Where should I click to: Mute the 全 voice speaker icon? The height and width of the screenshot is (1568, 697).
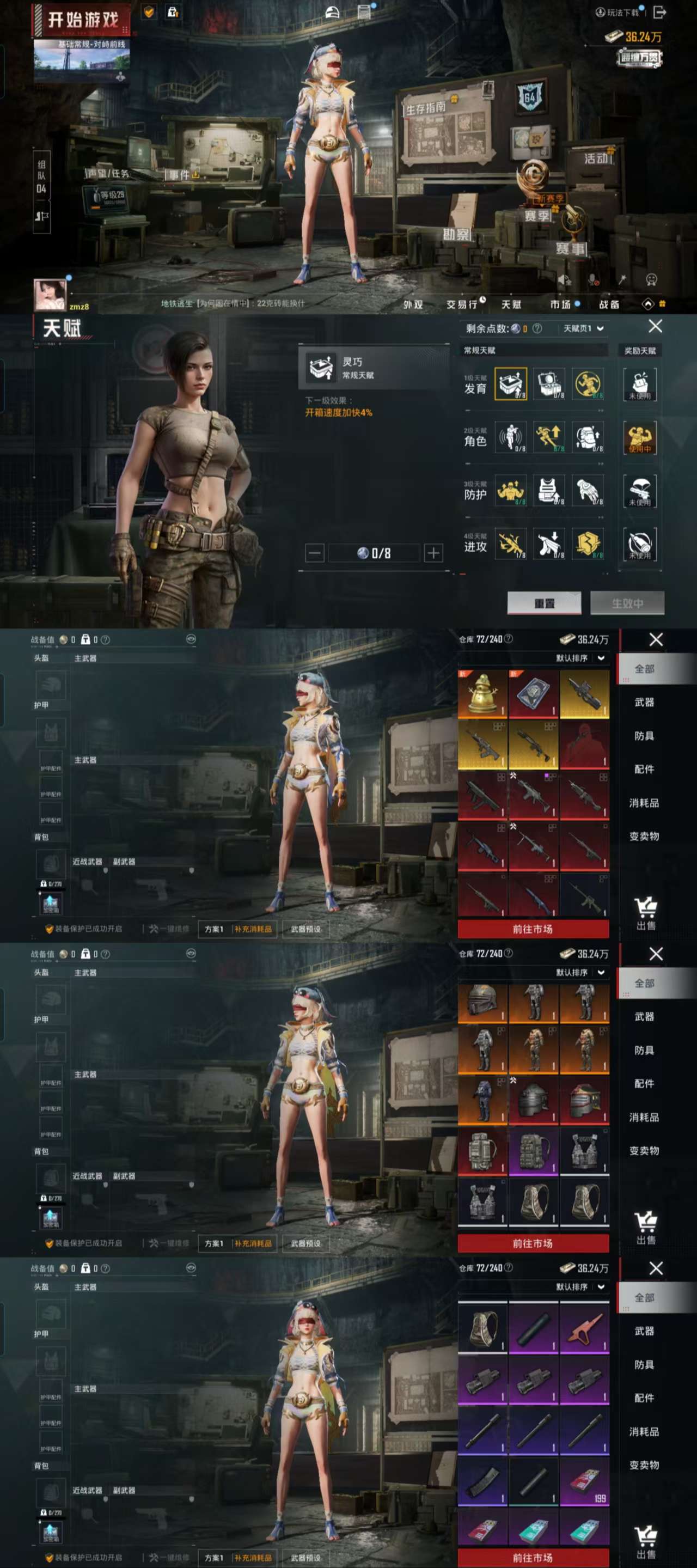(564, 280)
